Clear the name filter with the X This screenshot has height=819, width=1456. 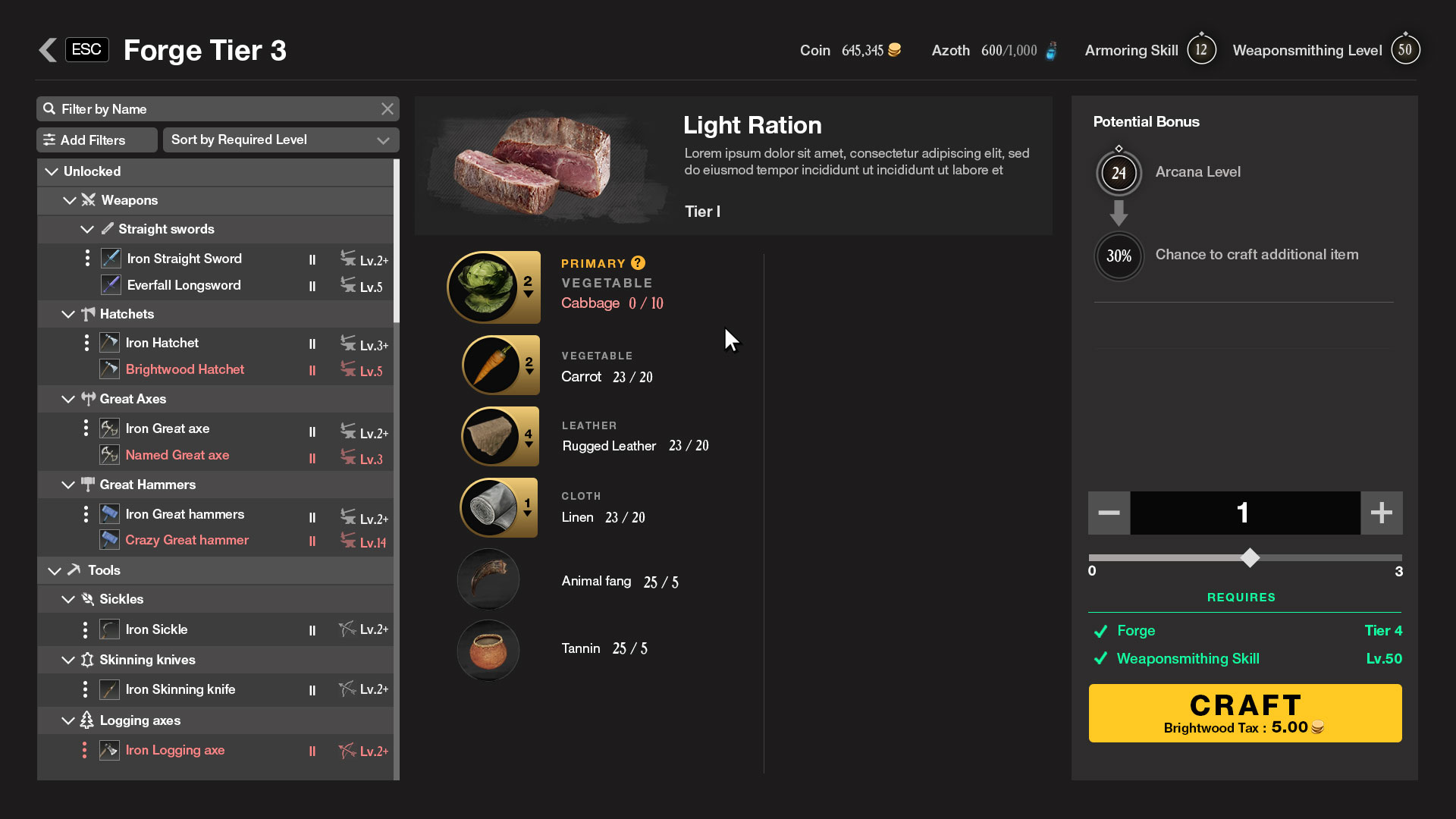pos(388,109)
